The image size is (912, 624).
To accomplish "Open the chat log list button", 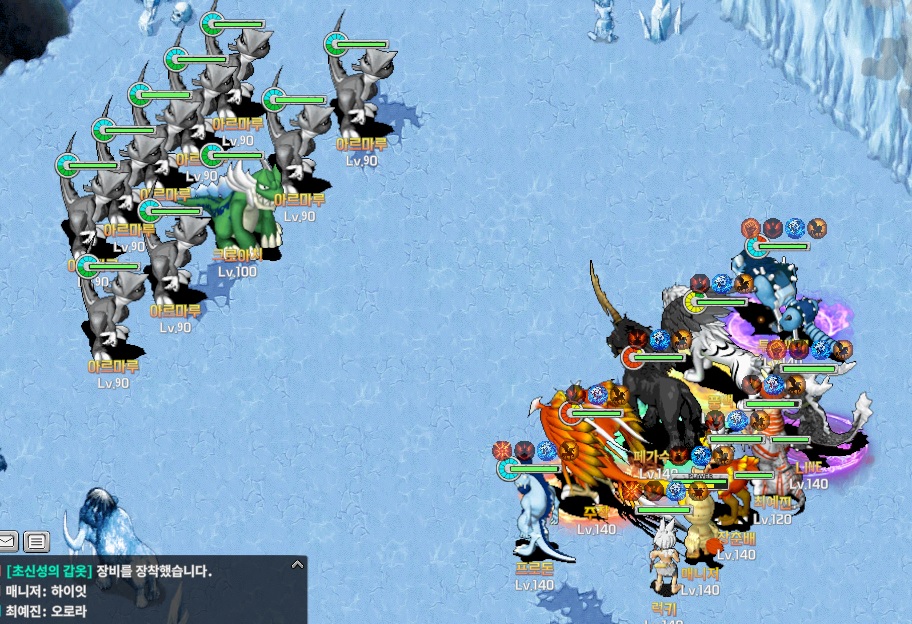I will point(37,542).
